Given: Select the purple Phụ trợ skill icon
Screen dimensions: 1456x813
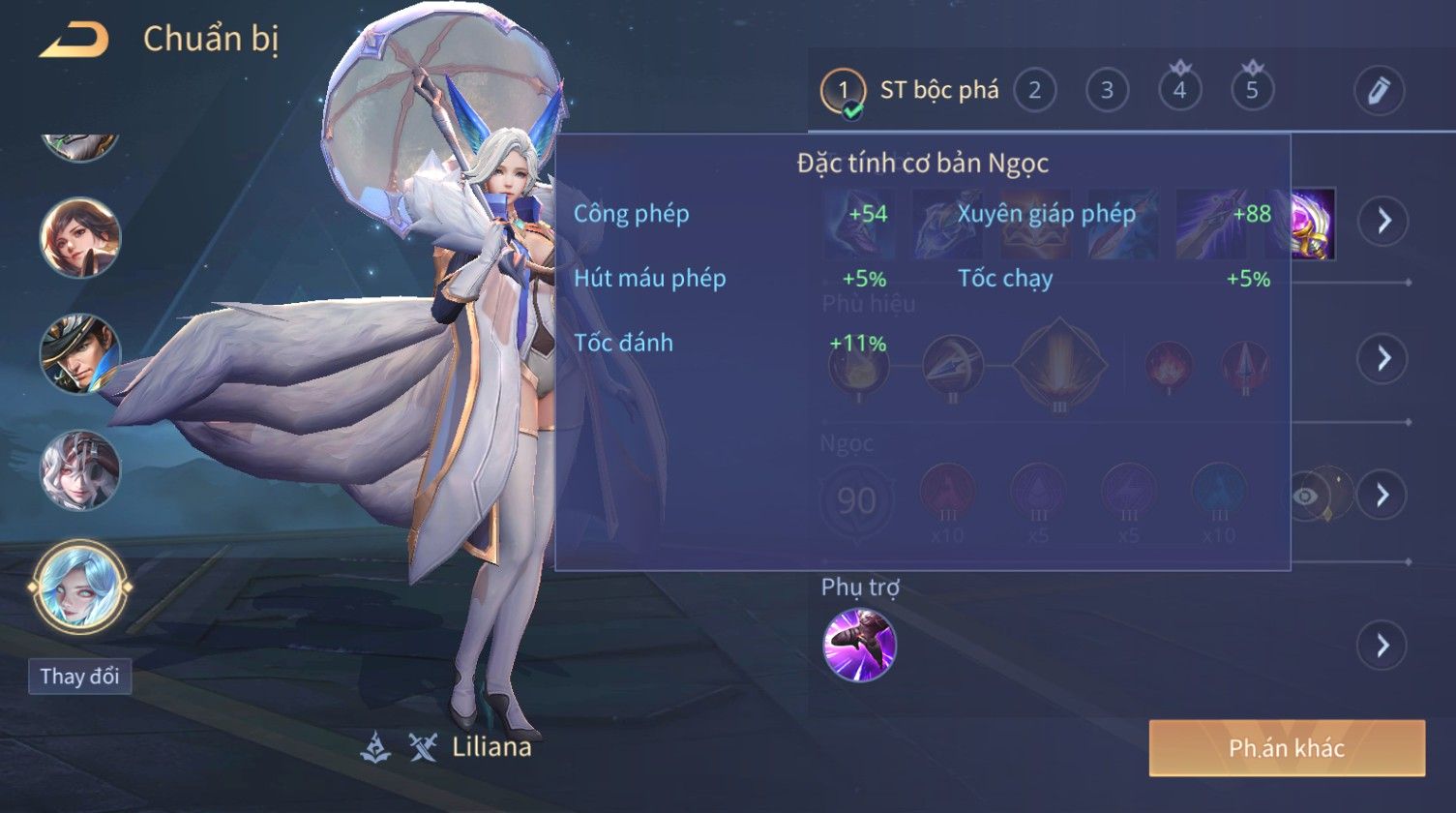Looking at the screenshot, I should click(x=859, y=645).
